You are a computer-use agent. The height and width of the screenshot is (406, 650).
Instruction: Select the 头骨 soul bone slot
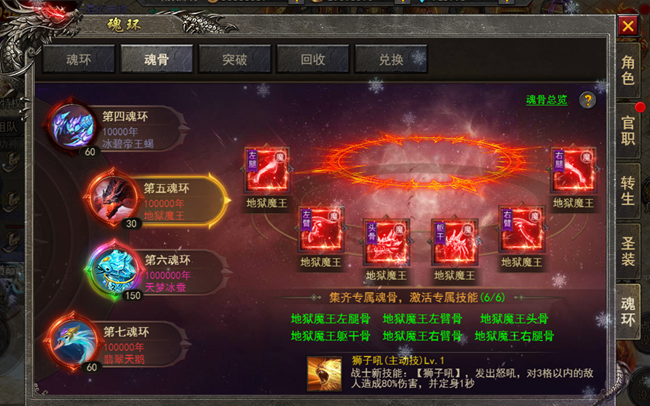[x=385, y=242]
